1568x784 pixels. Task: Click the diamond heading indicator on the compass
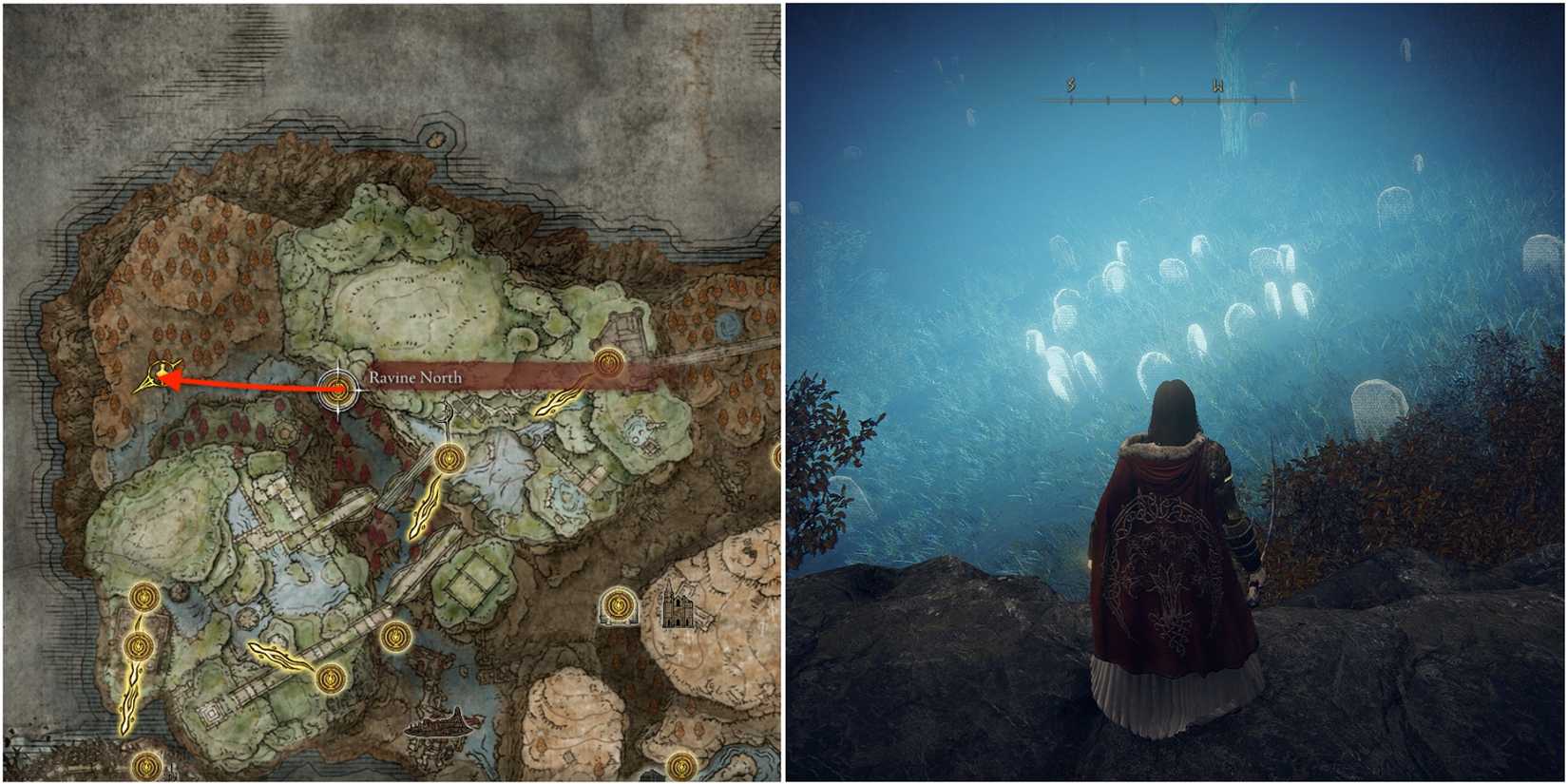point(1176,100)
